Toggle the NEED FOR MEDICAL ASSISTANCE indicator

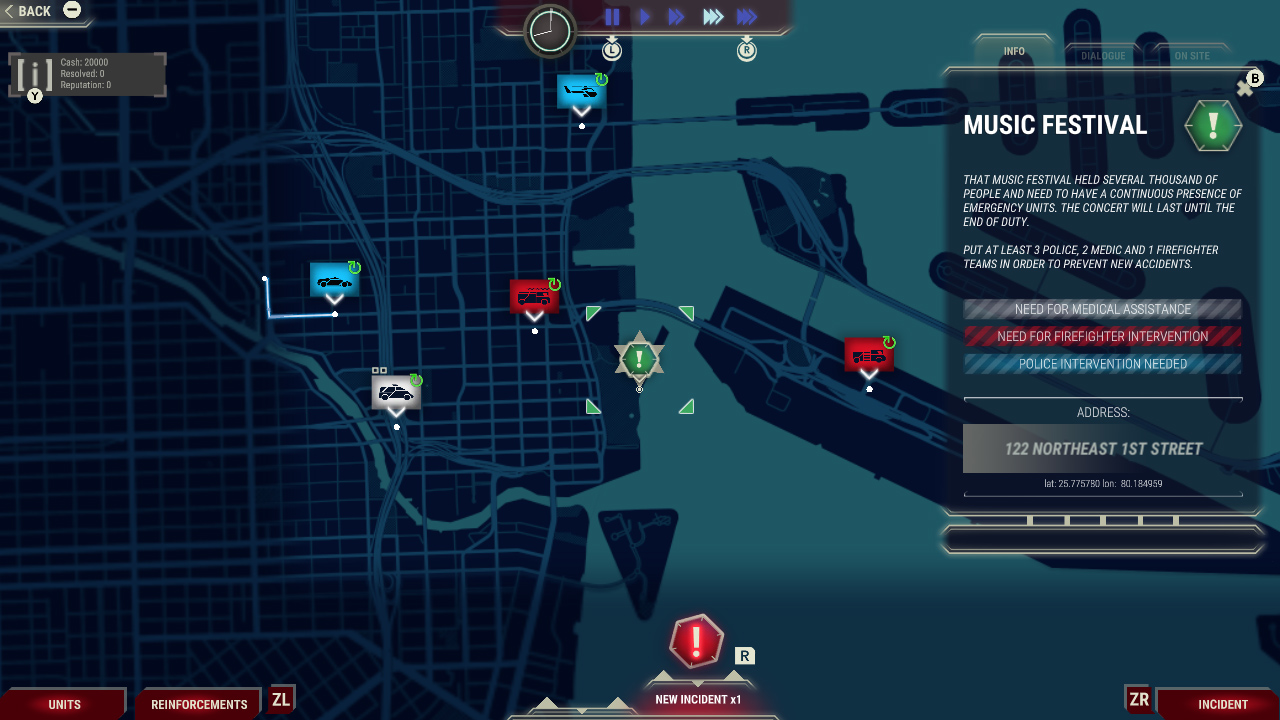1102,309
